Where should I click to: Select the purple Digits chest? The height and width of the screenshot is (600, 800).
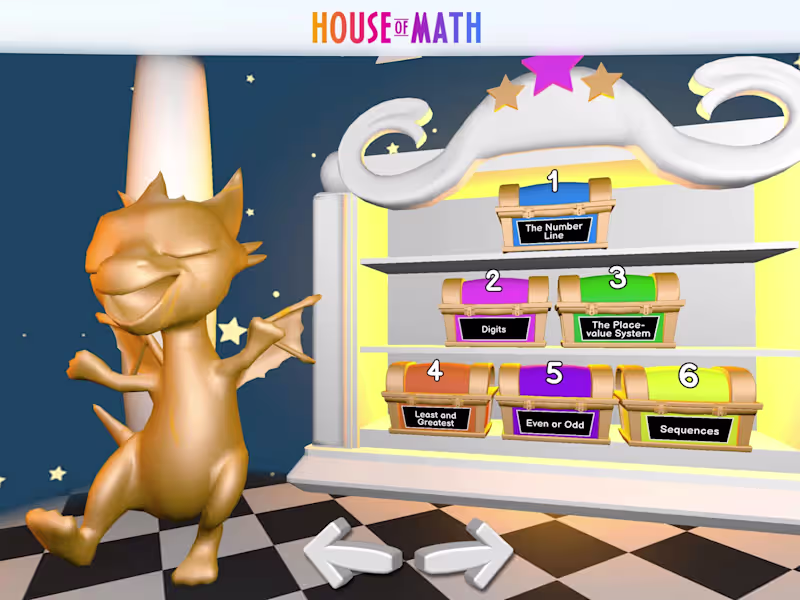coord(494,310)
